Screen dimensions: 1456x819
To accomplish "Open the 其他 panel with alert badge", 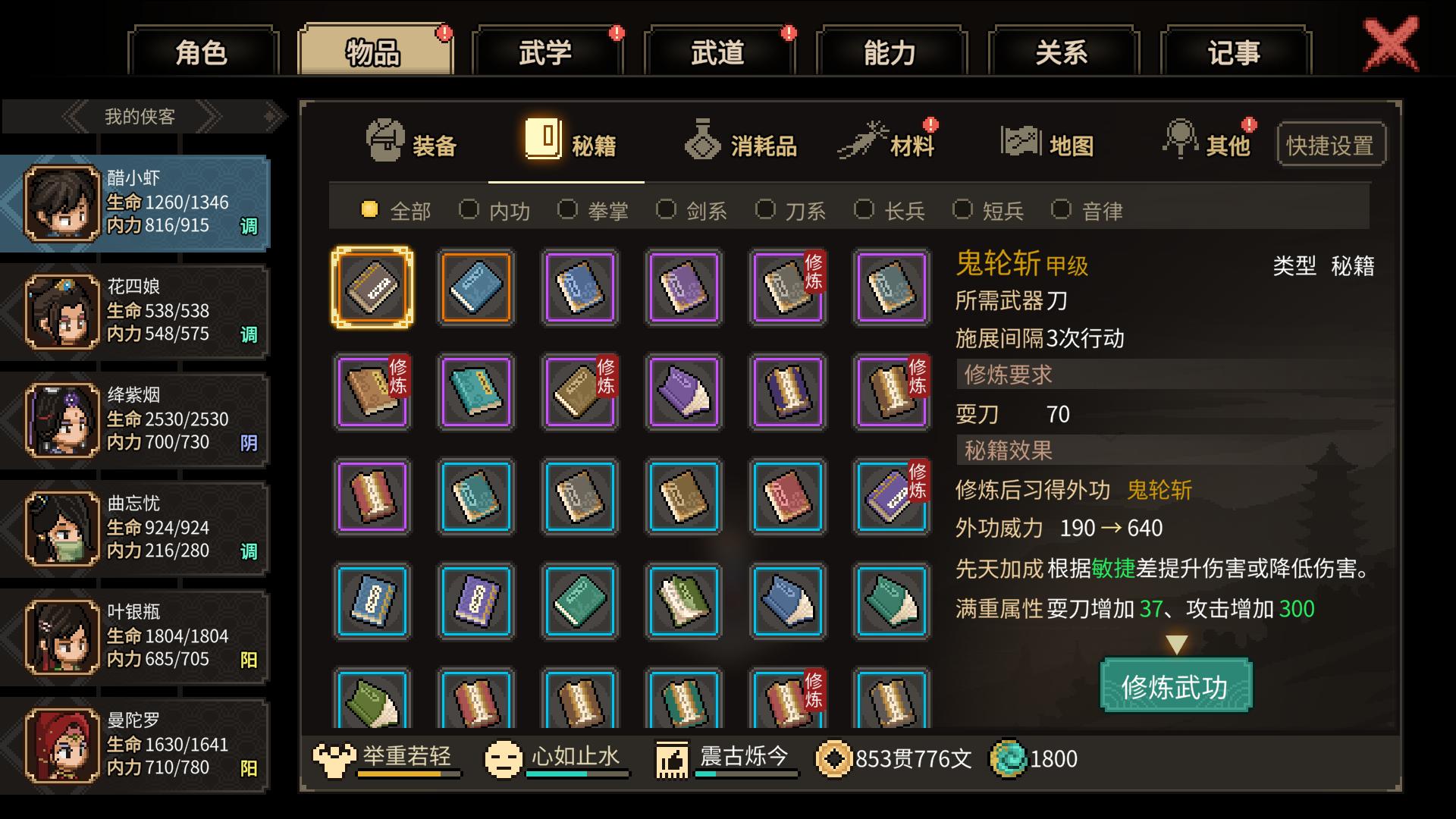I will 1180,140.
